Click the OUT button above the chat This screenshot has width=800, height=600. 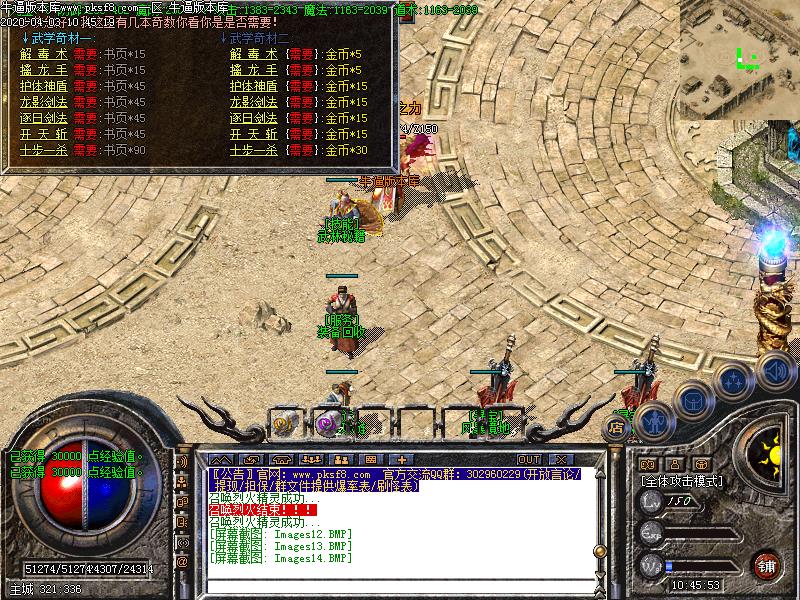529,460
